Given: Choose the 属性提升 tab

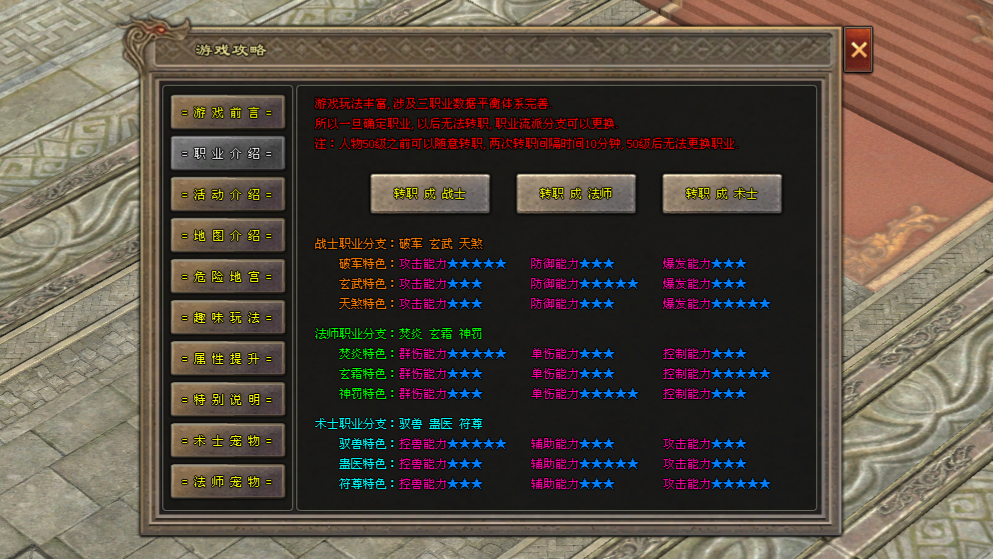Looking at the screenshot, I should click(x=227, y=358).
